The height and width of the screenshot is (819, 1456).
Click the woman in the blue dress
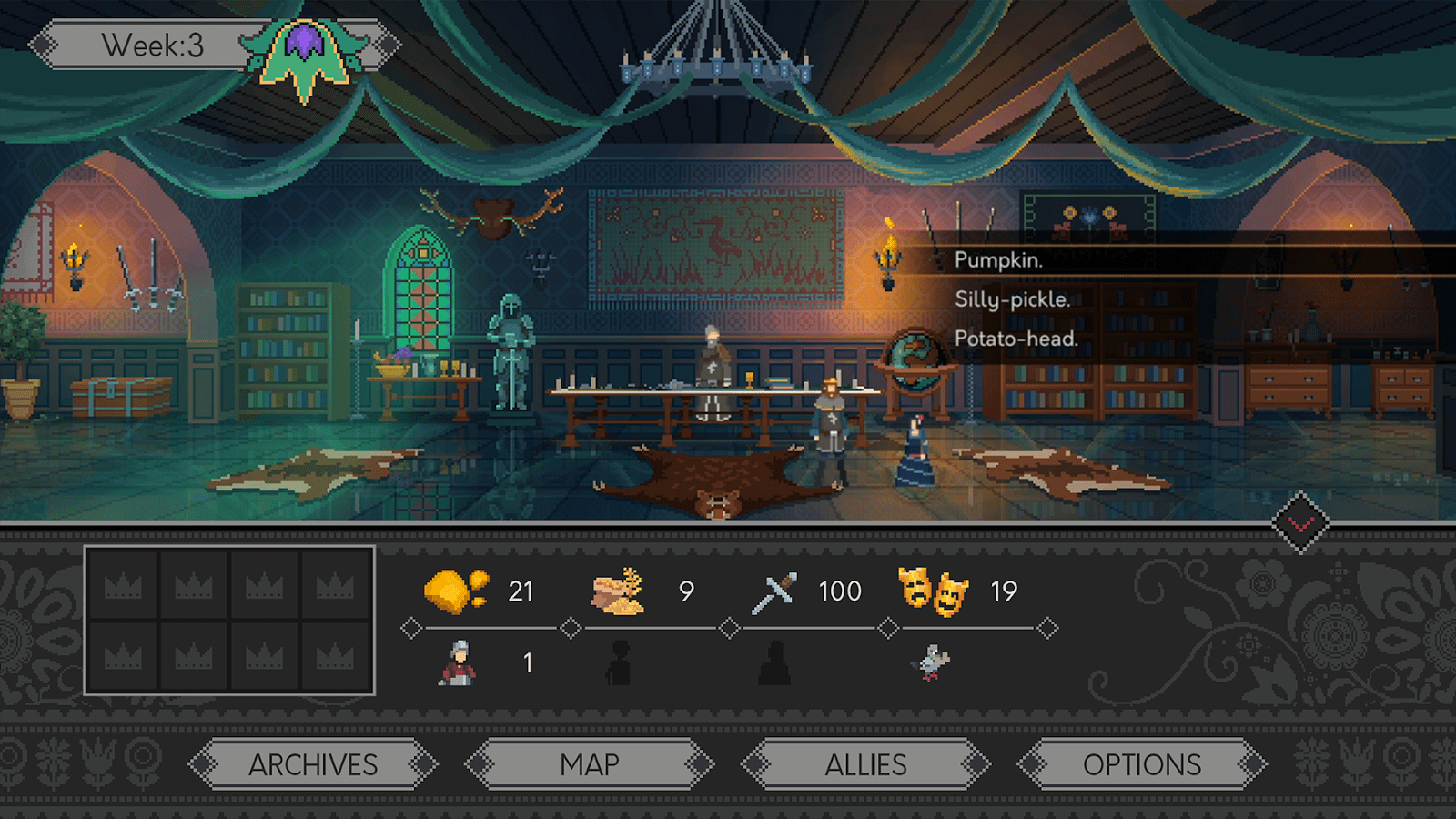[915, 450]
